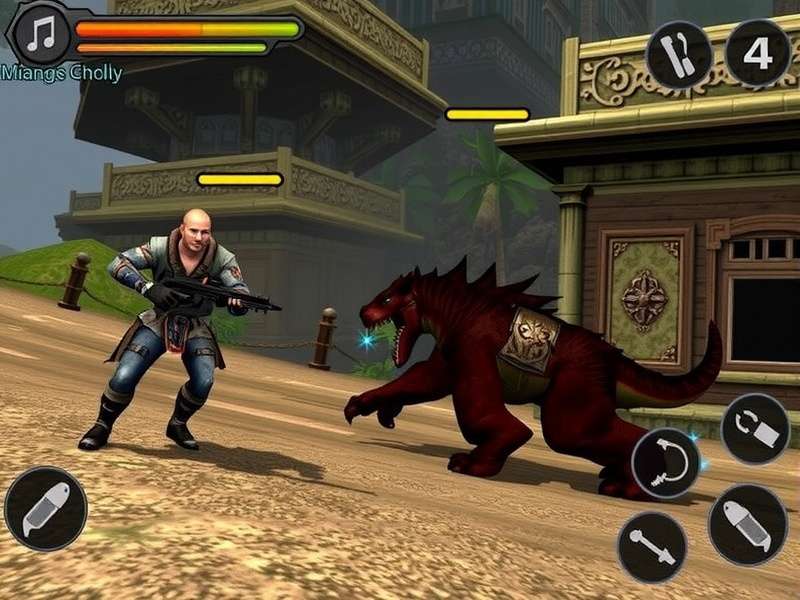Screen dimensions: 800x600
Task: Use the curved hook whip ability
Action: point(665,463)
